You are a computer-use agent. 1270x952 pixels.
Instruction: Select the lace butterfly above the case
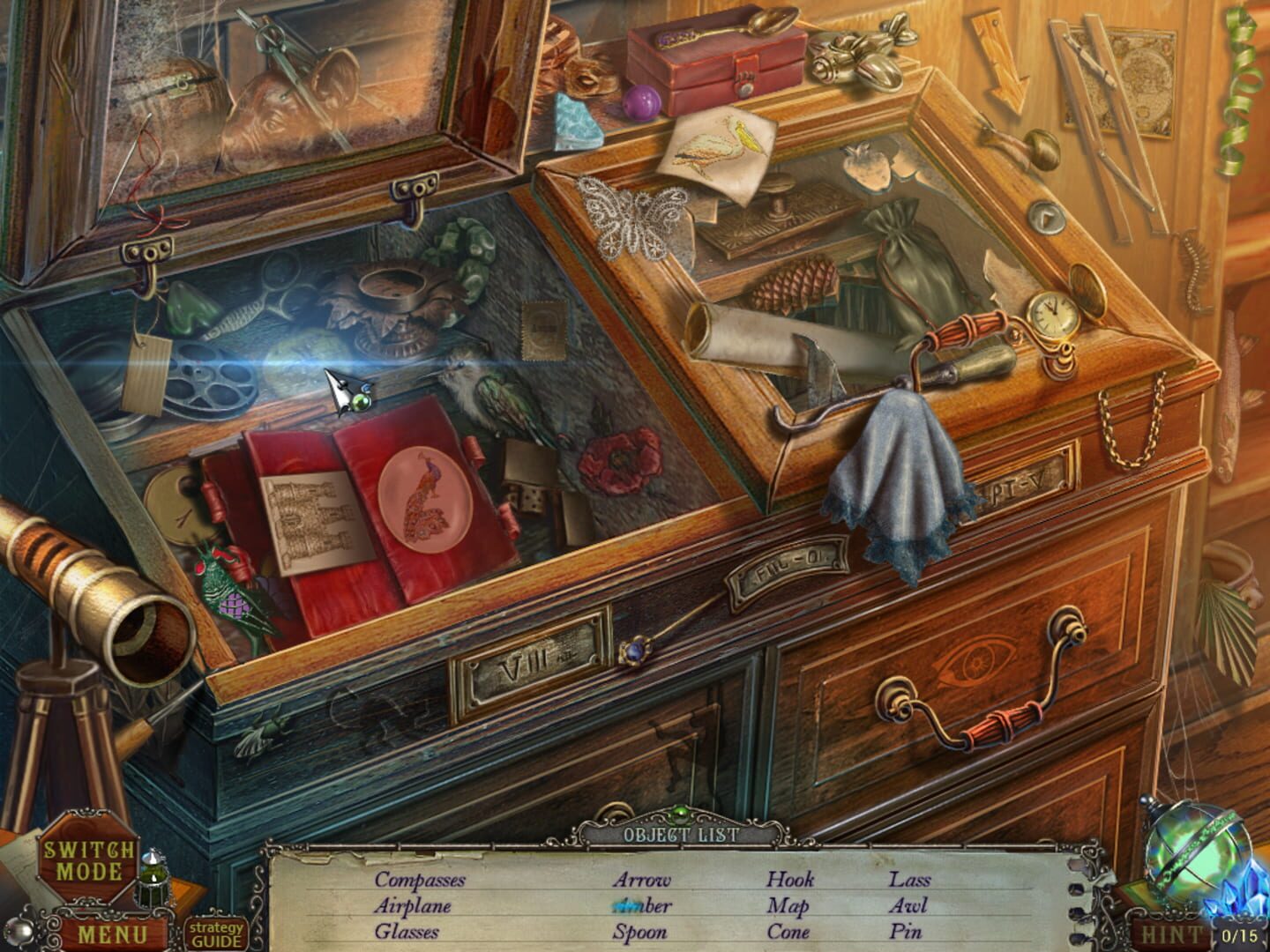click(x=632, y=214)
